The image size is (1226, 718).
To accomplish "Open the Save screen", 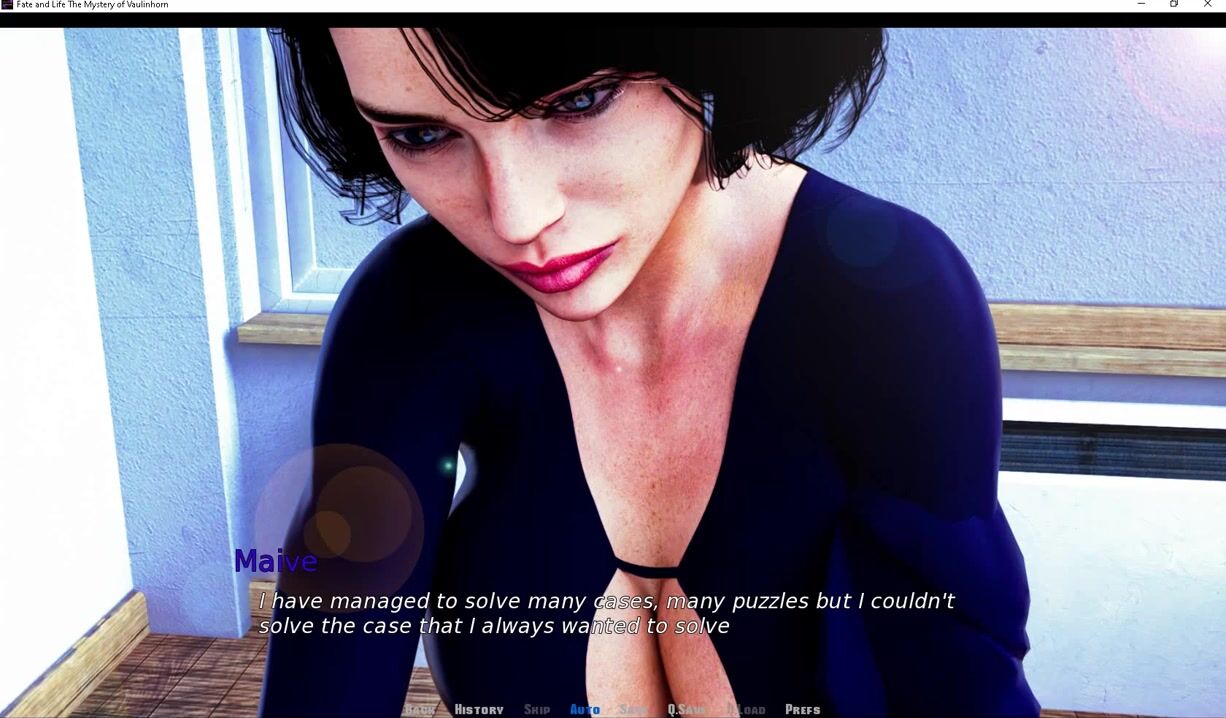I will click(634, 709).
